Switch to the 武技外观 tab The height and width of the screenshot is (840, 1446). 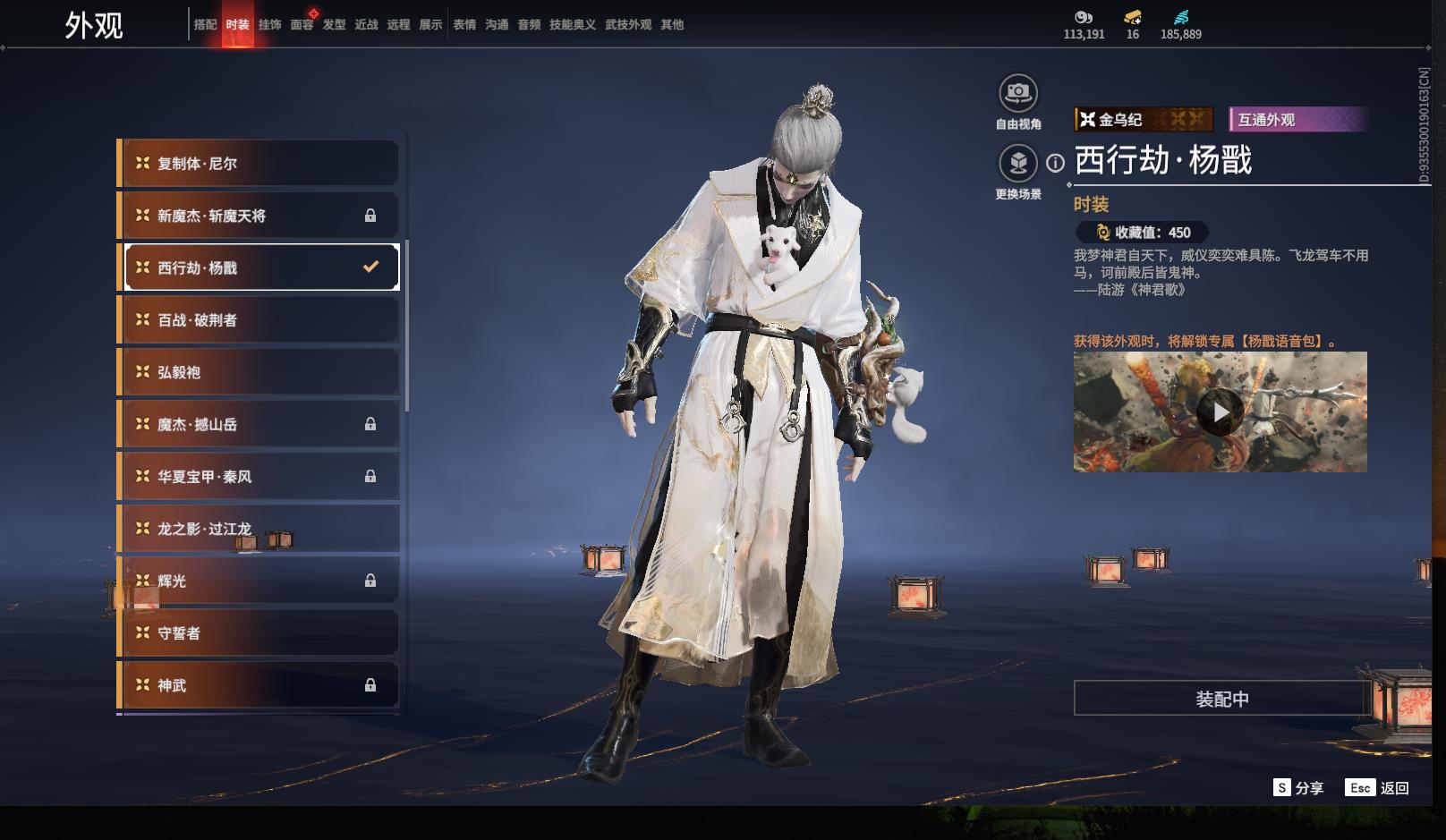627,25
